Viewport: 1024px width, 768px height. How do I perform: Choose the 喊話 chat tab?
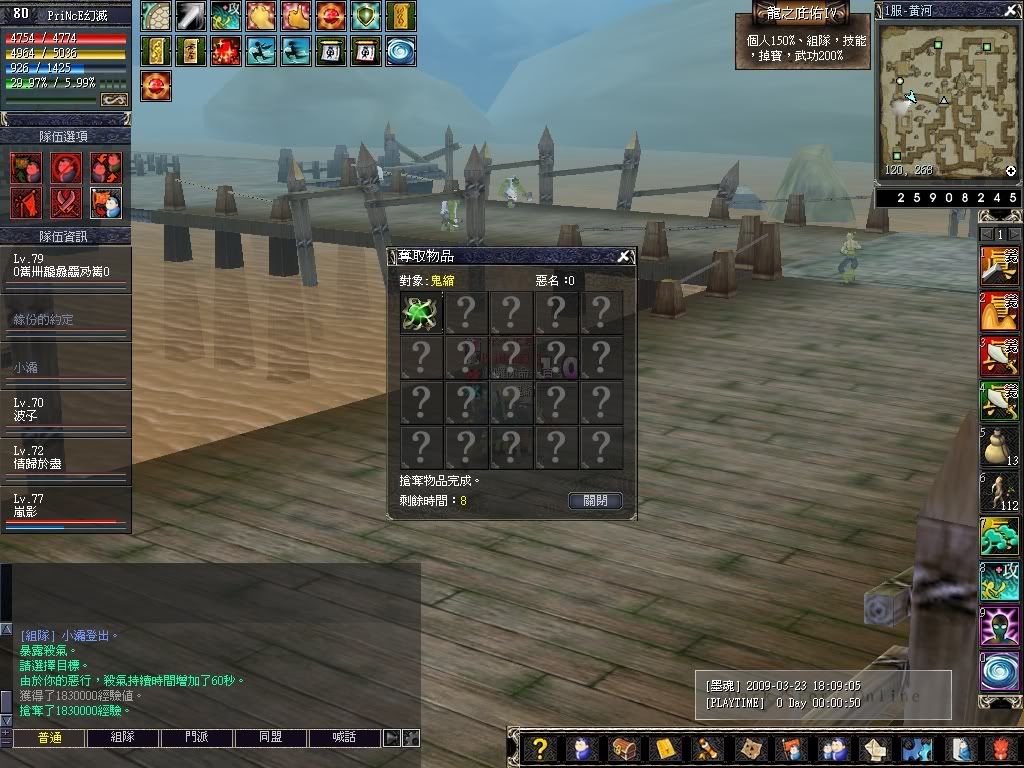point(344,738)
